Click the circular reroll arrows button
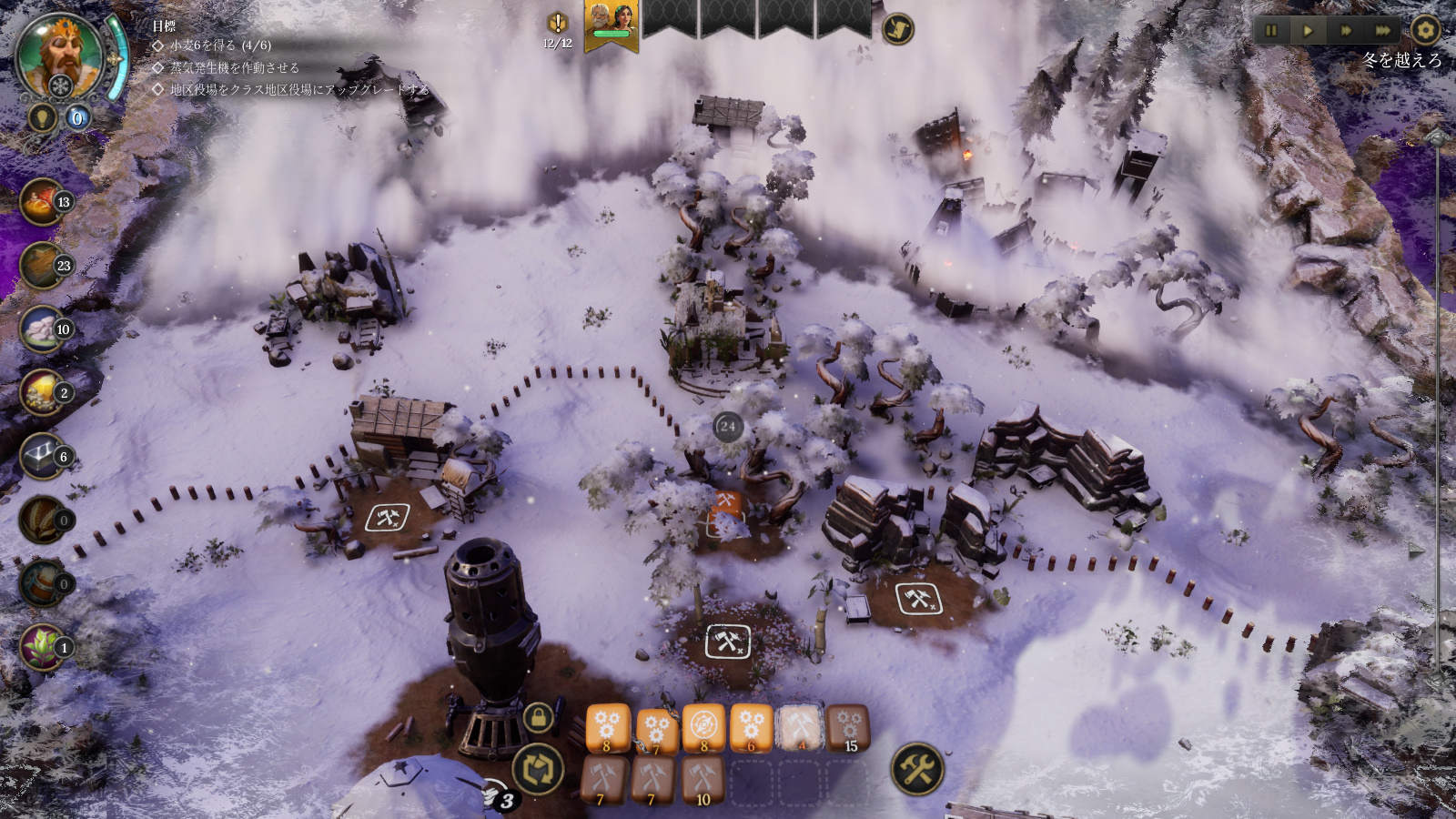This screenshot has height=819, width=1456. click(x=538, y=769)
